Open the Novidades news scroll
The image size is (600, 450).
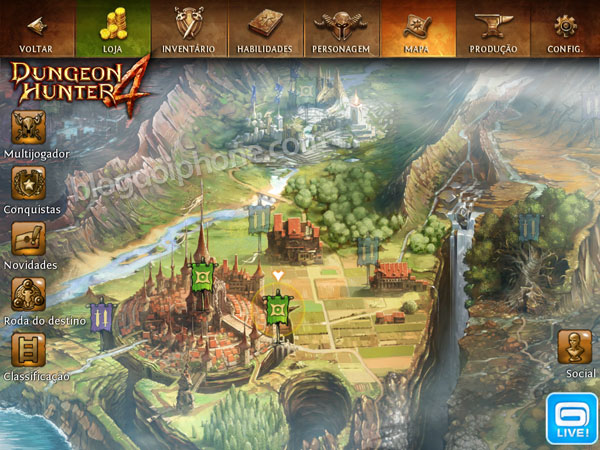[29, 240]
